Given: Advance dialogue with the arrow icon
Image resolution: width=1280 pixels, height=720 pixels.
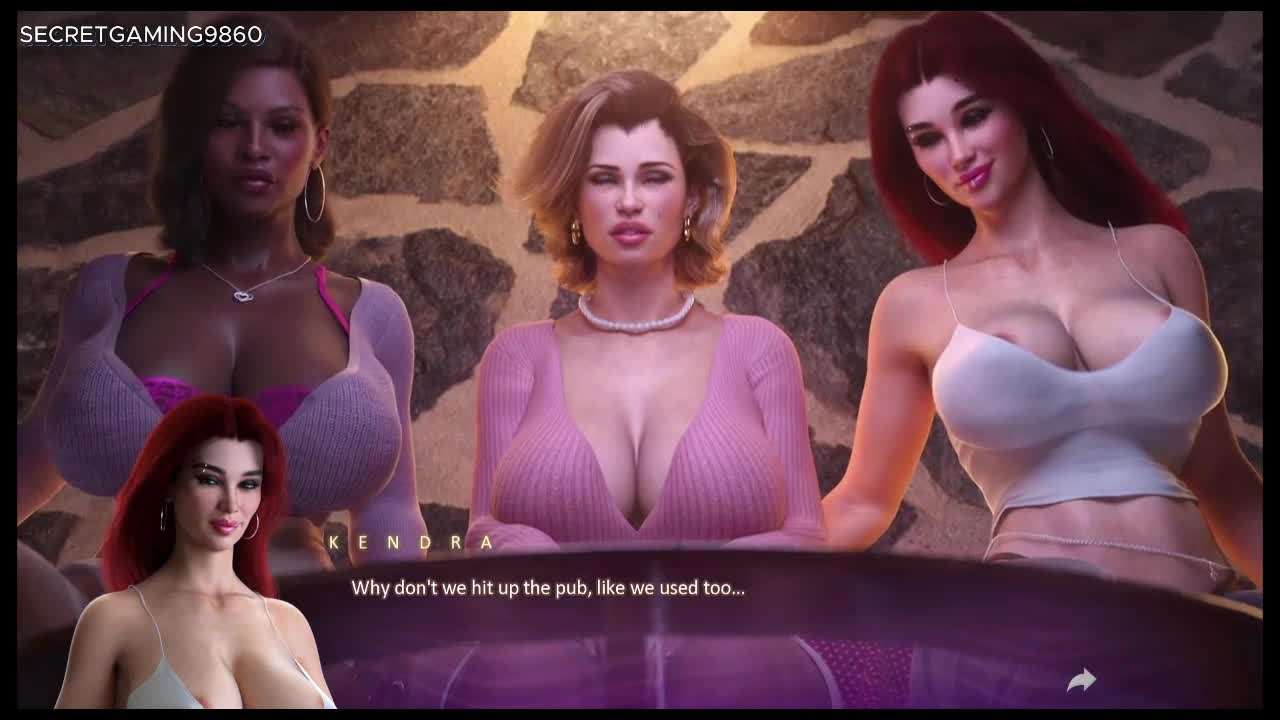Looking at the screenshot, I should pyautogui.click(x=1081, y=681).
